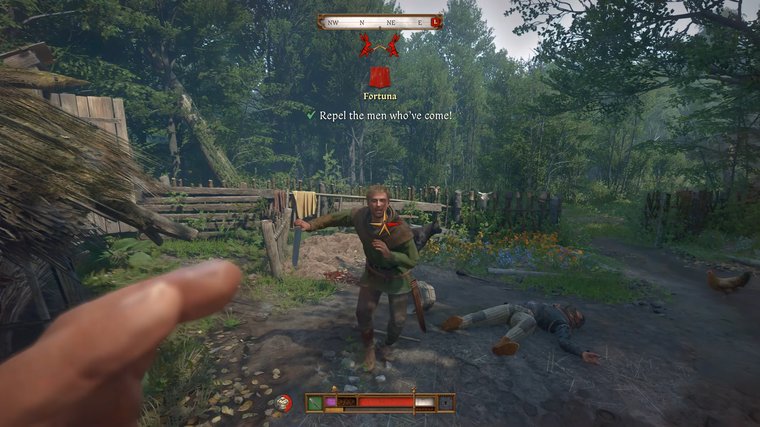
Task: Click the crossed red combat banners icon
Action: (379, 45)
